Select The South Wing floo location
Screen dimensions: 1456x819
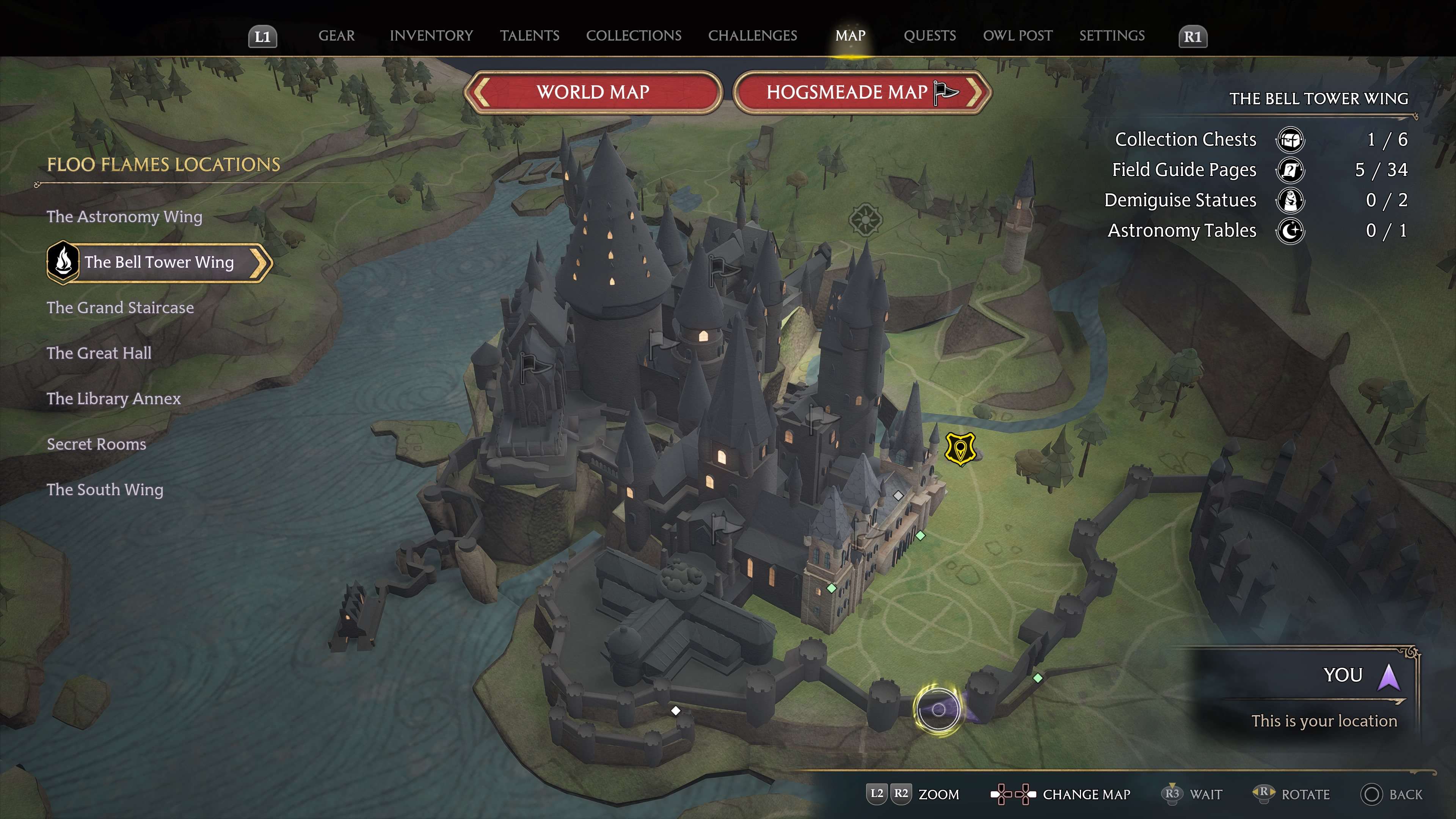[105, 490]
